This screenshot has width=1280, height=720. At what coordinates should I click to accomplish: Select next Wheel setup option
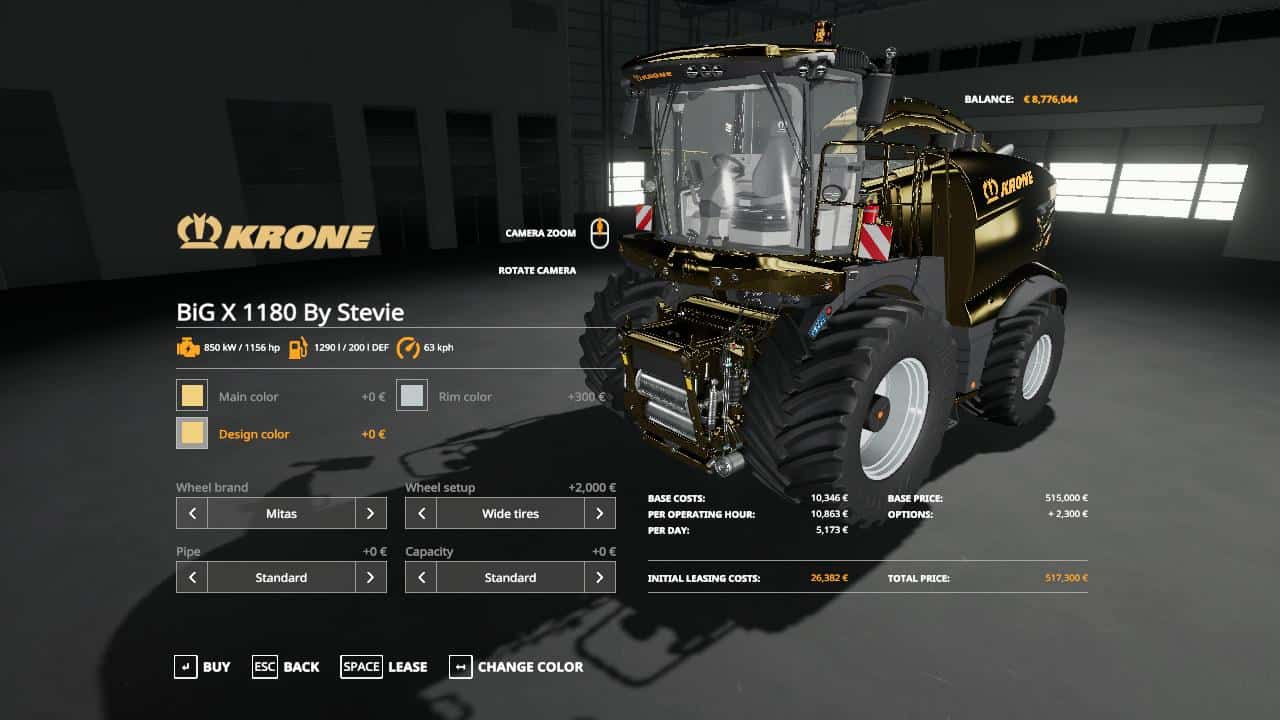coord(599,514)
